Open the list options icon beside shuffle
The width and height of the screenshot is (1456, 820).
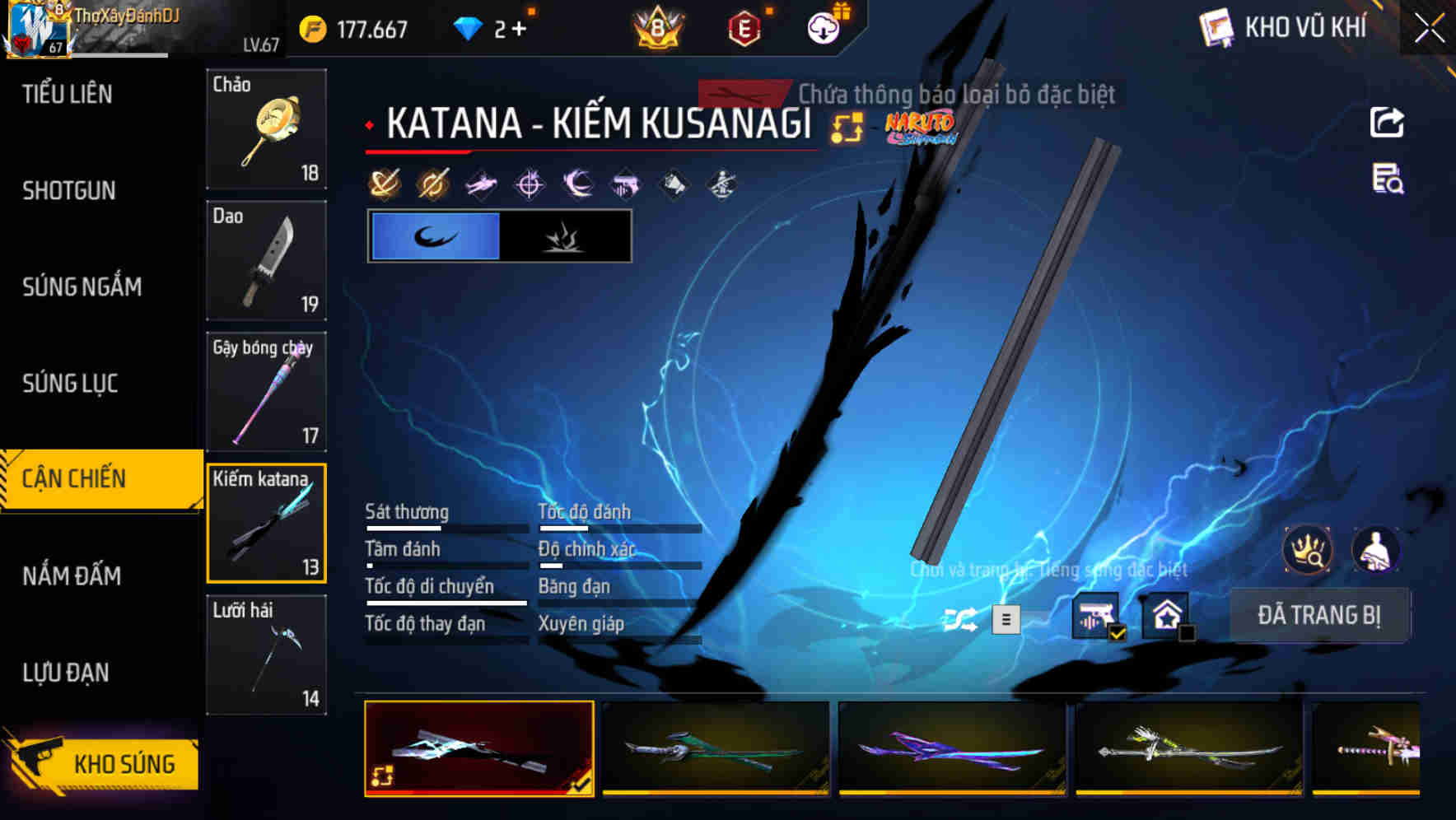pos(1006,617)
